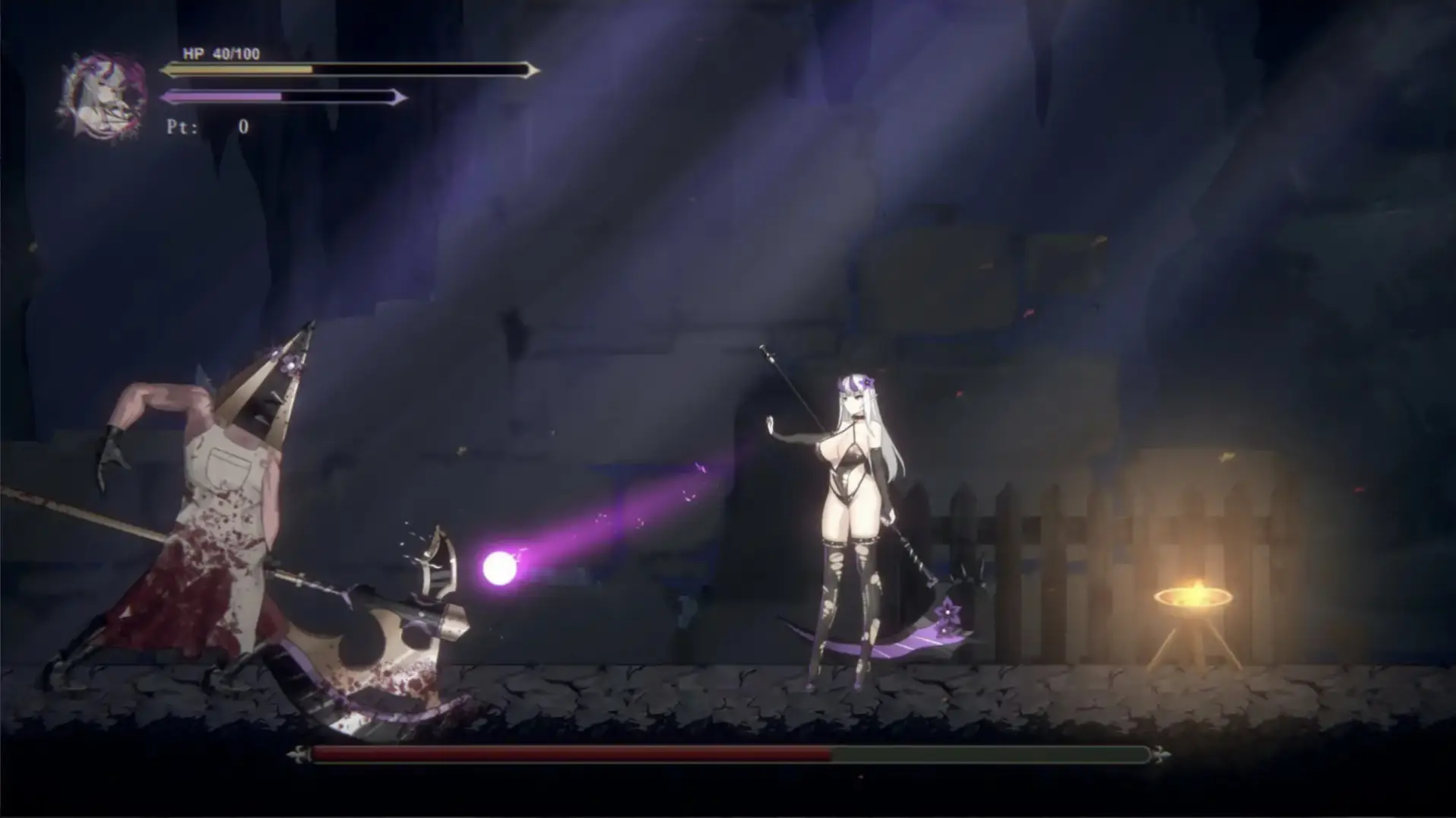This screenshot has height=818, width=1456.
Task: Toggle the boss health bar display
Action: tap(730, 755)
